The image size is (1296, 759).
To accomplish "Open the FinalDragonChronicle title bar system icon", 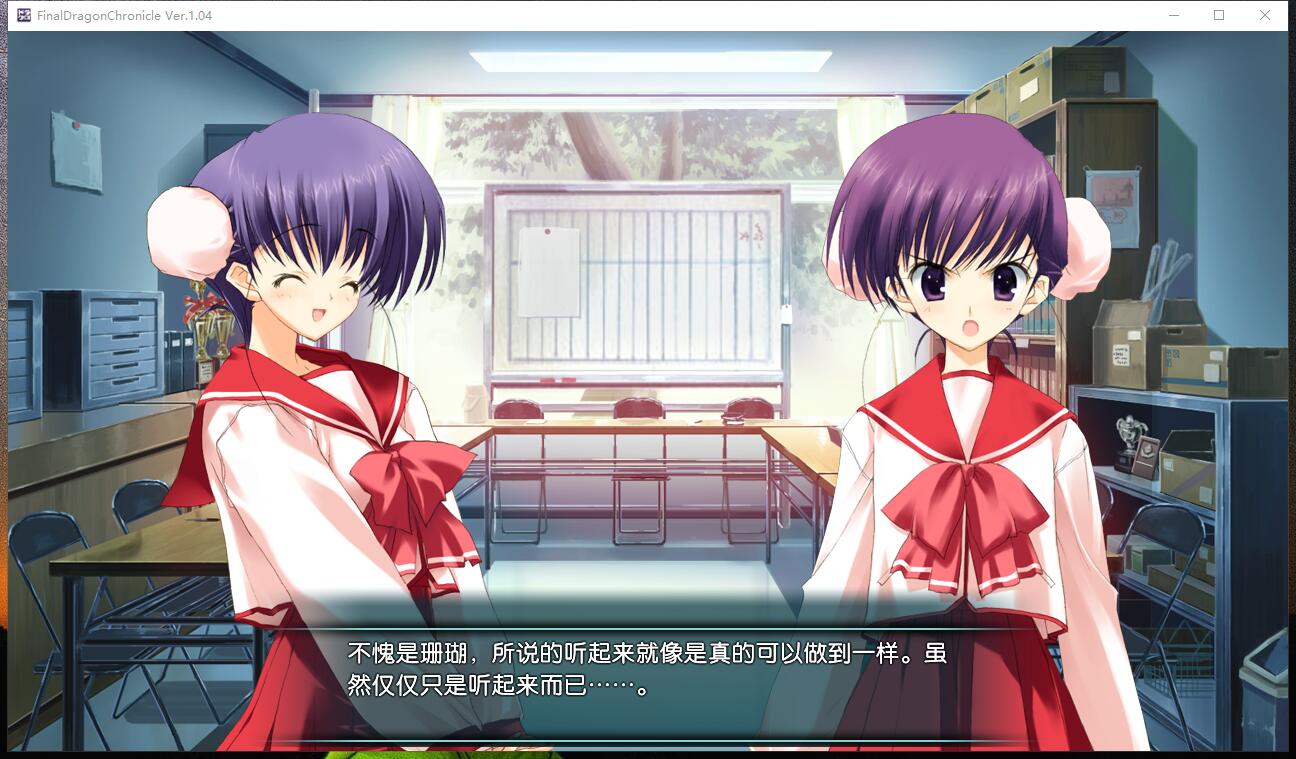I will point(23,15).
